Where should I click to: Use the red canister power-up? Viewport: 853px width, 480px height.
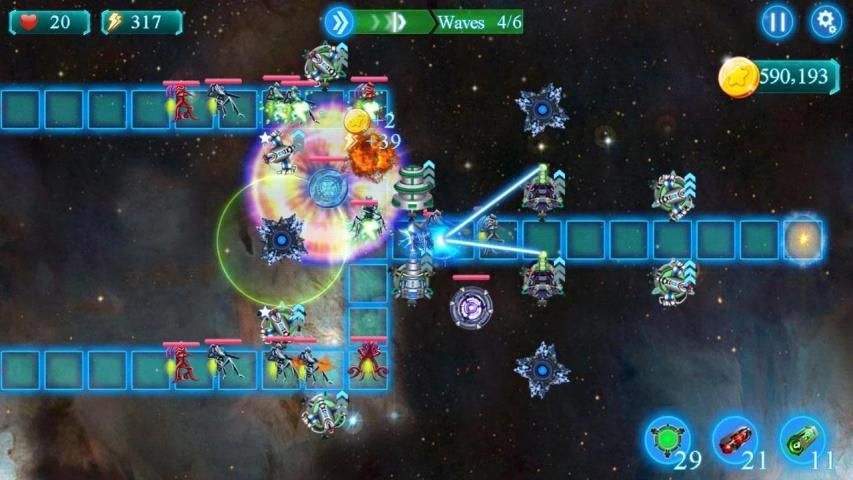point(734,440)
